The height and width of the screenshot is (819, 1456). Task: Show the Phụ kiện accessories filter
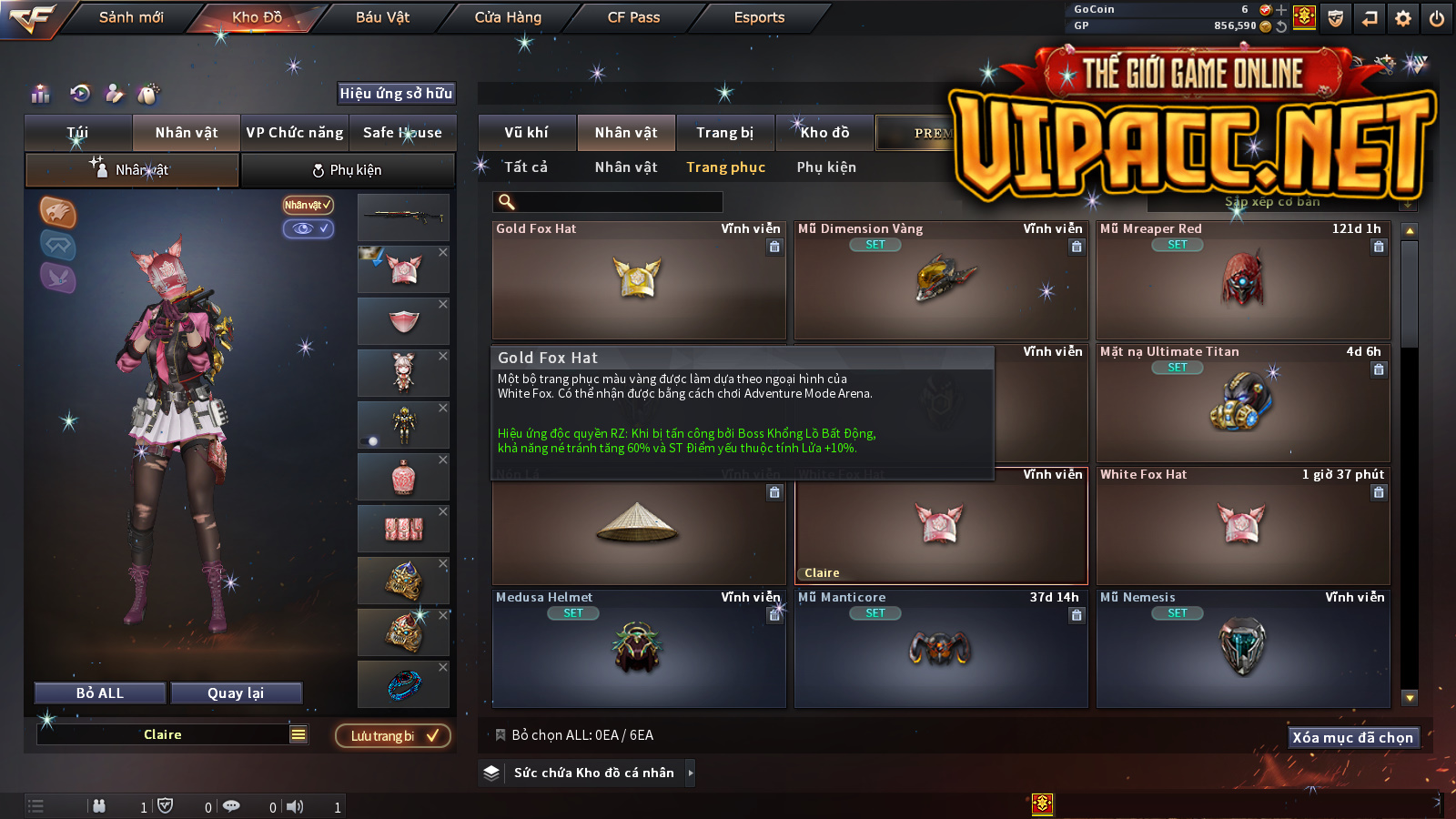826,167
